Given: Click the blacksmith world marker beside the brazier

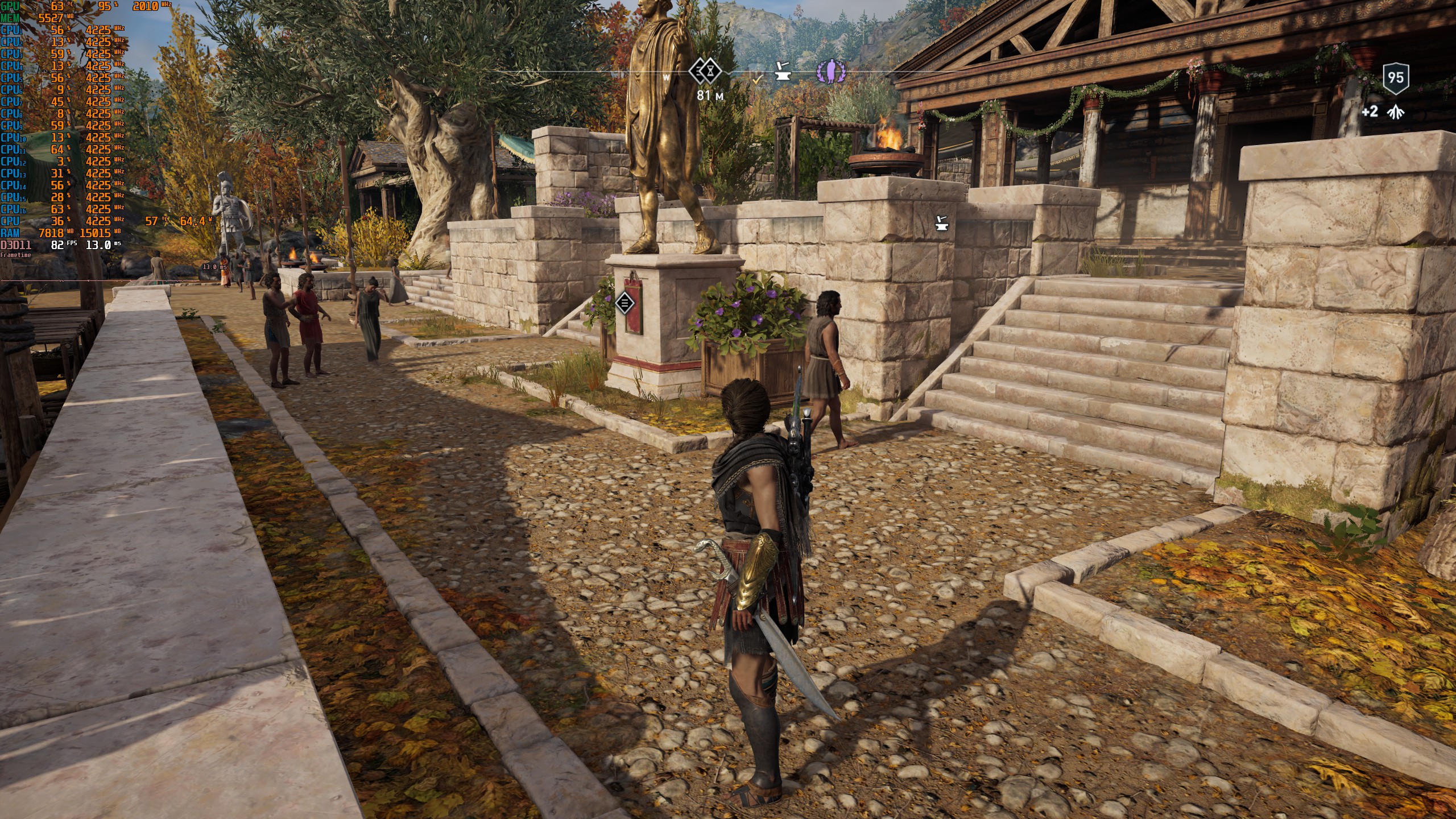Looking at the screenshot, I should click(x=942, y=223).
